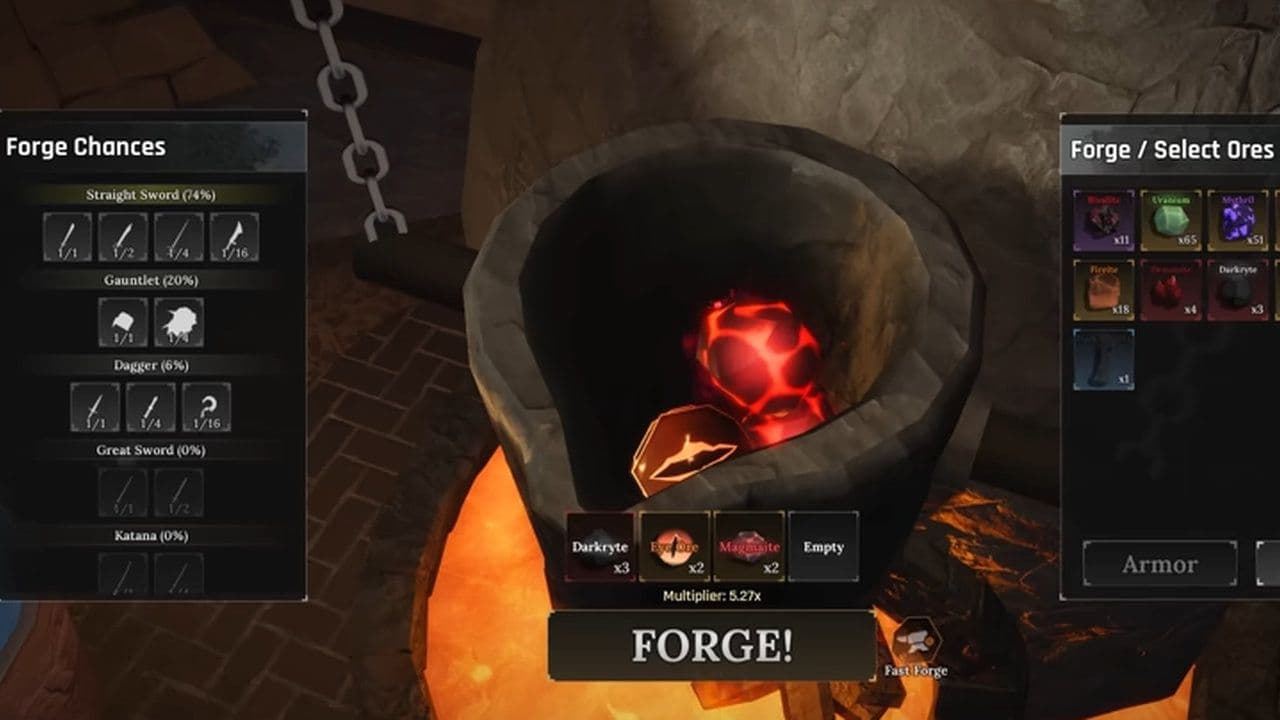Open the Katana (0%) category
This screenshot has width=1280, height=720.
pyautogui.click(x=150, y=535)
